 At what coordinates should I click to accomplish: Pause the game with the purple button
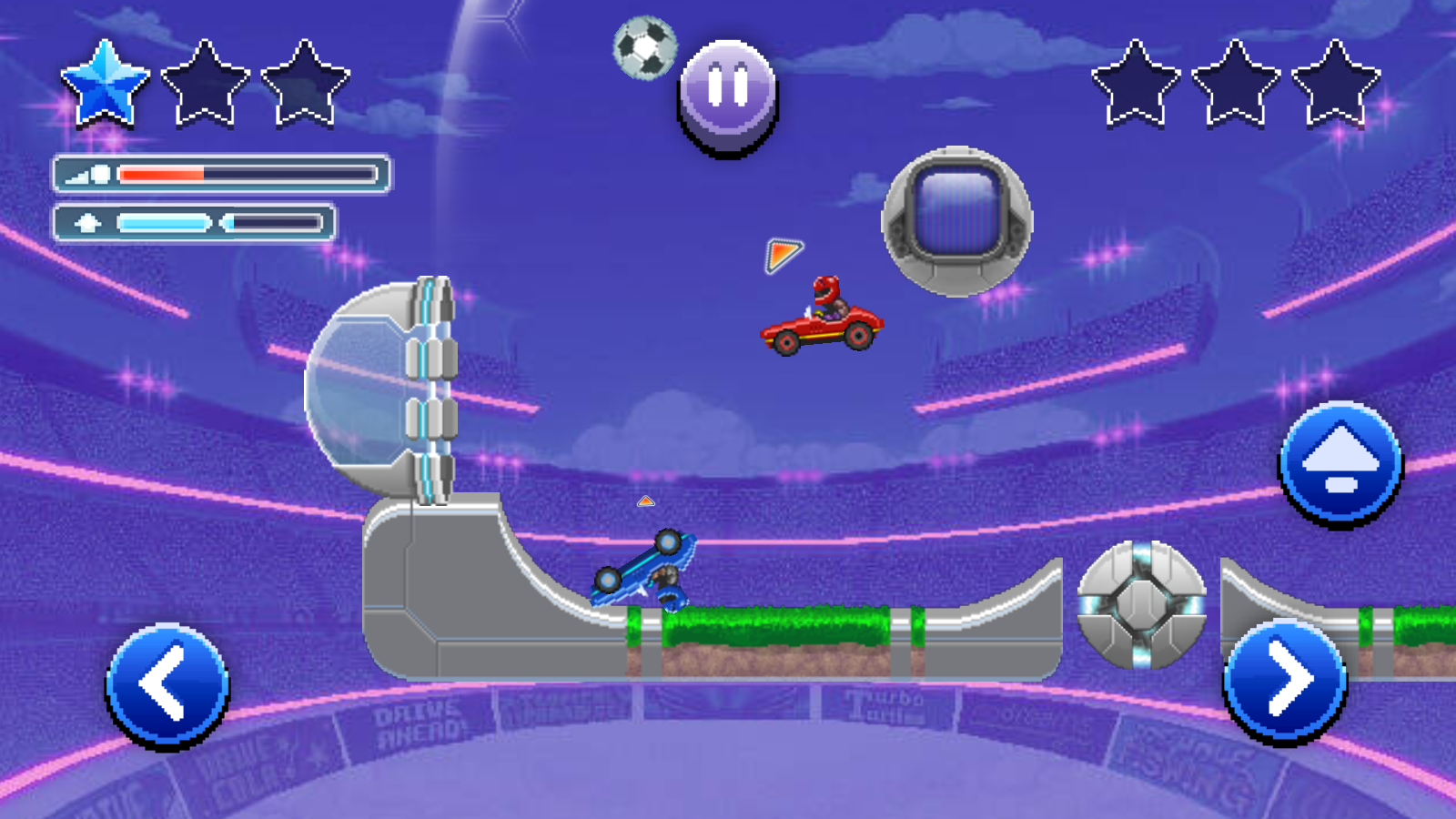click(x=728, y=94)
